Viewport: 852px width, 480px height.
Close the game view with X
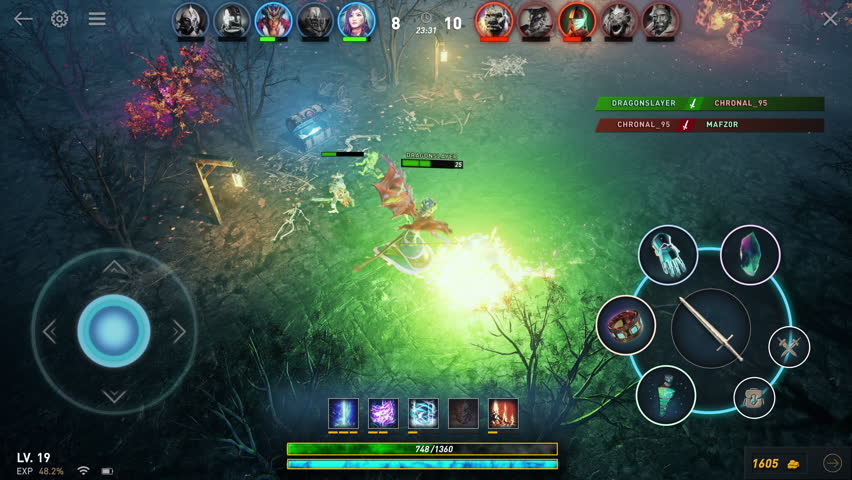[x=830, y=19]
